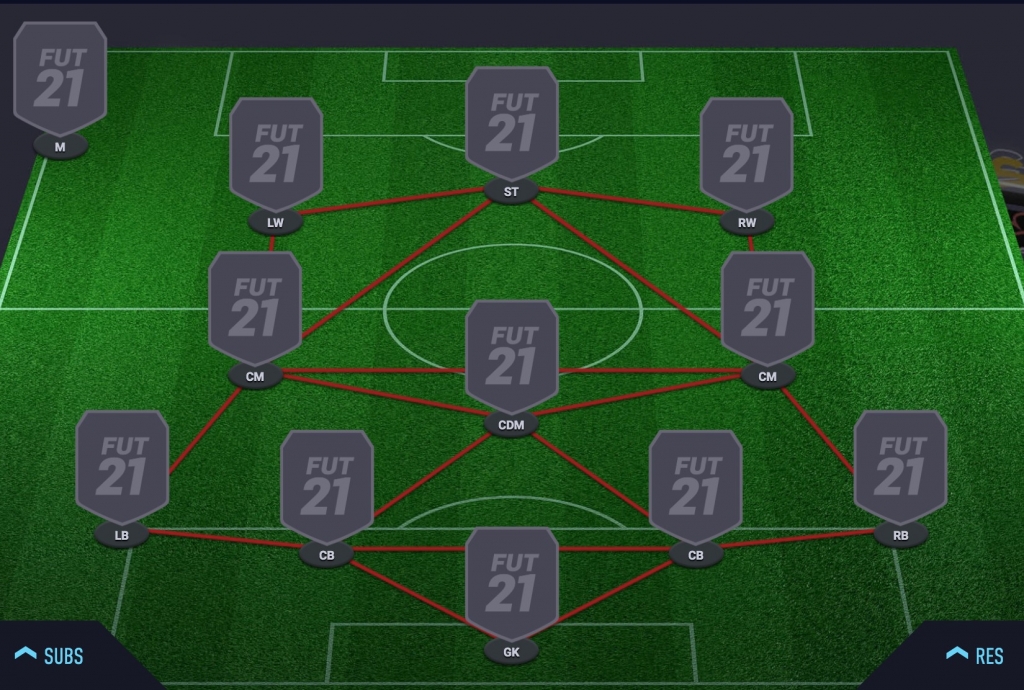
Task: Select the empty ST striker card slot
Action: tap(511, 125)
